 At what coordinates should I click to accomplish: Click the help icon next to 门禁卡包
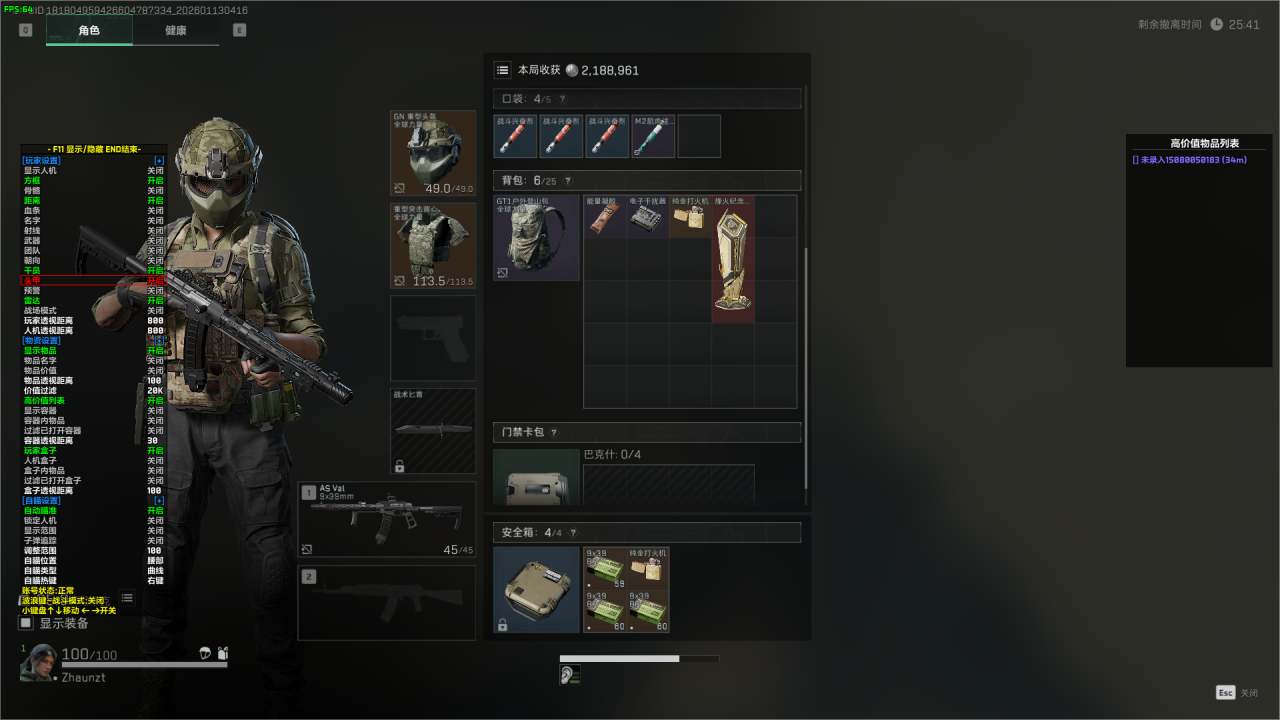553,433
